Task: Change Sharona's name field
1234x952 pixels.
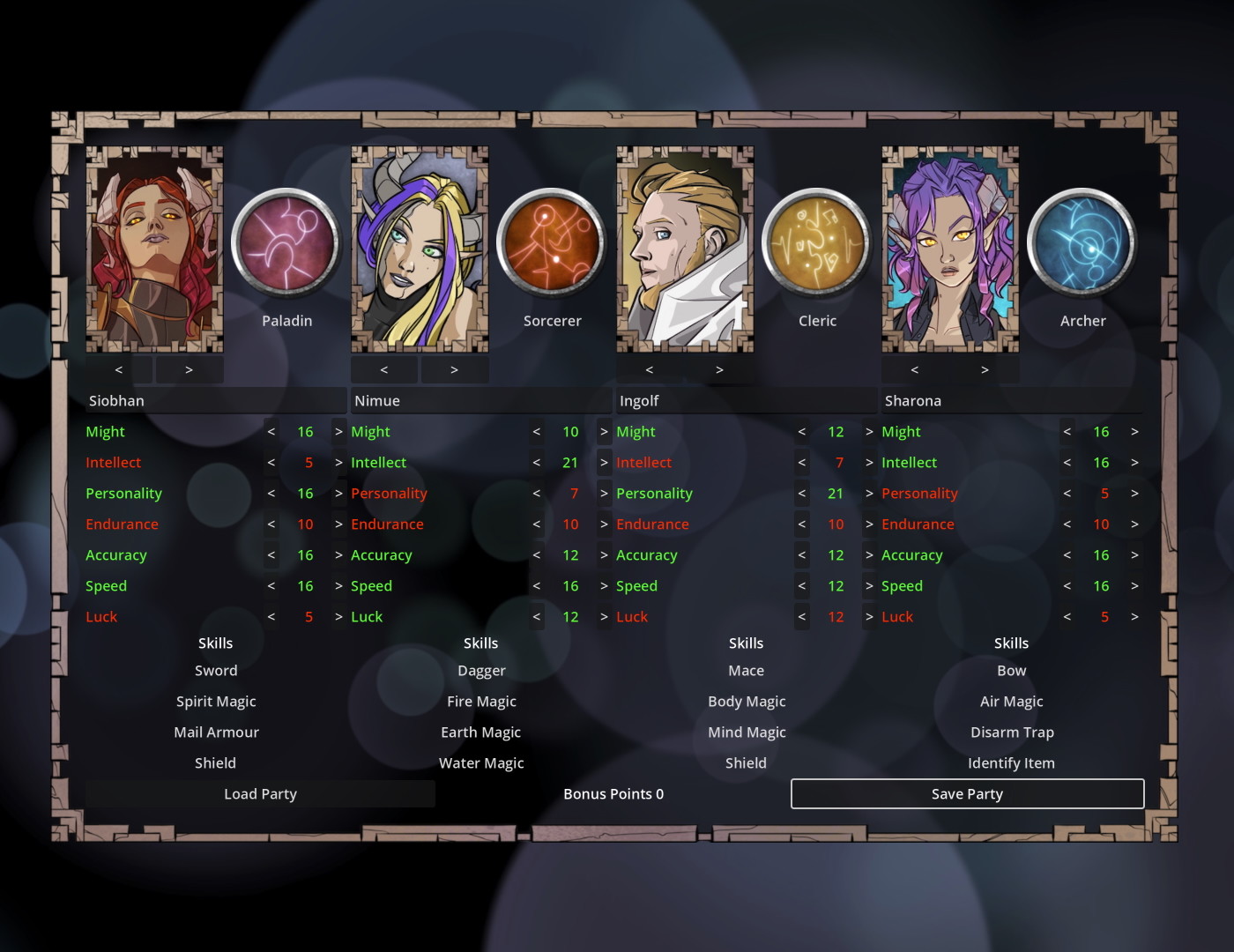Action: click(x=1011, y=400)
